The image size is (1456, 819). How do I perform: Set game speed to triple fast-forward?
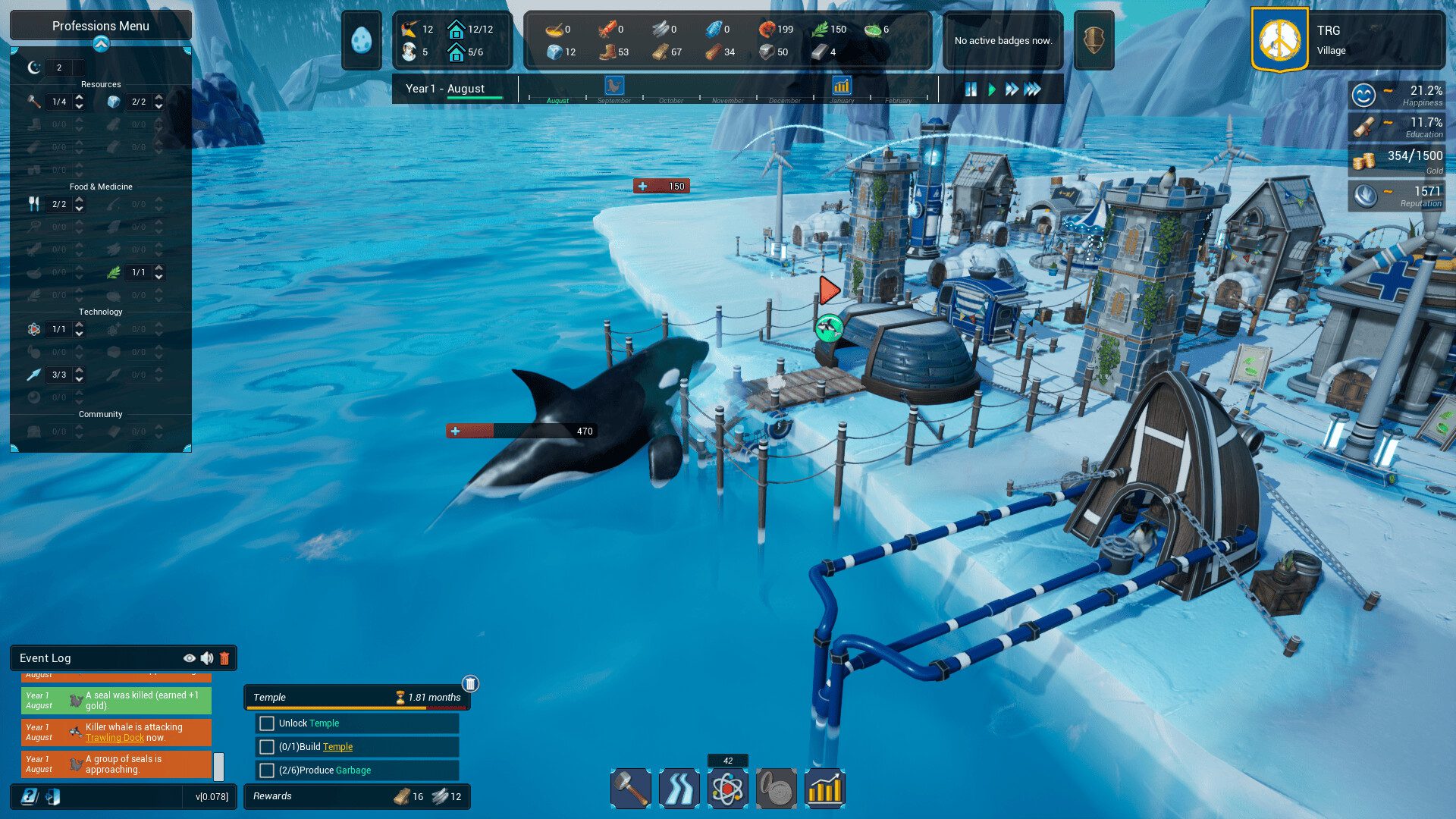(1033, 89)
